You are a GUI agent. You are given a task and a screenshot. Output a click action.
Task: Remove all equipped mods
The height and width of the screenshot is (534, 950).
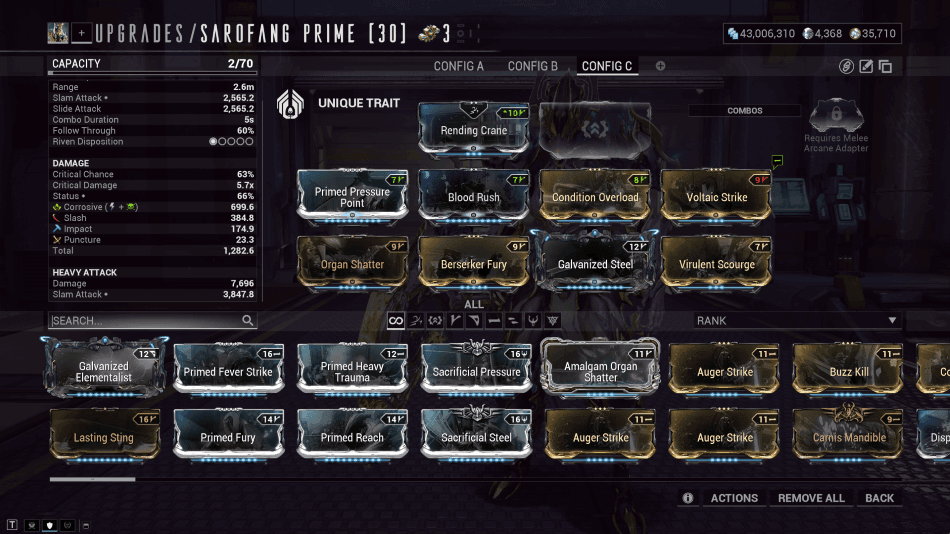pyautogui.click(x=811, y=498)
